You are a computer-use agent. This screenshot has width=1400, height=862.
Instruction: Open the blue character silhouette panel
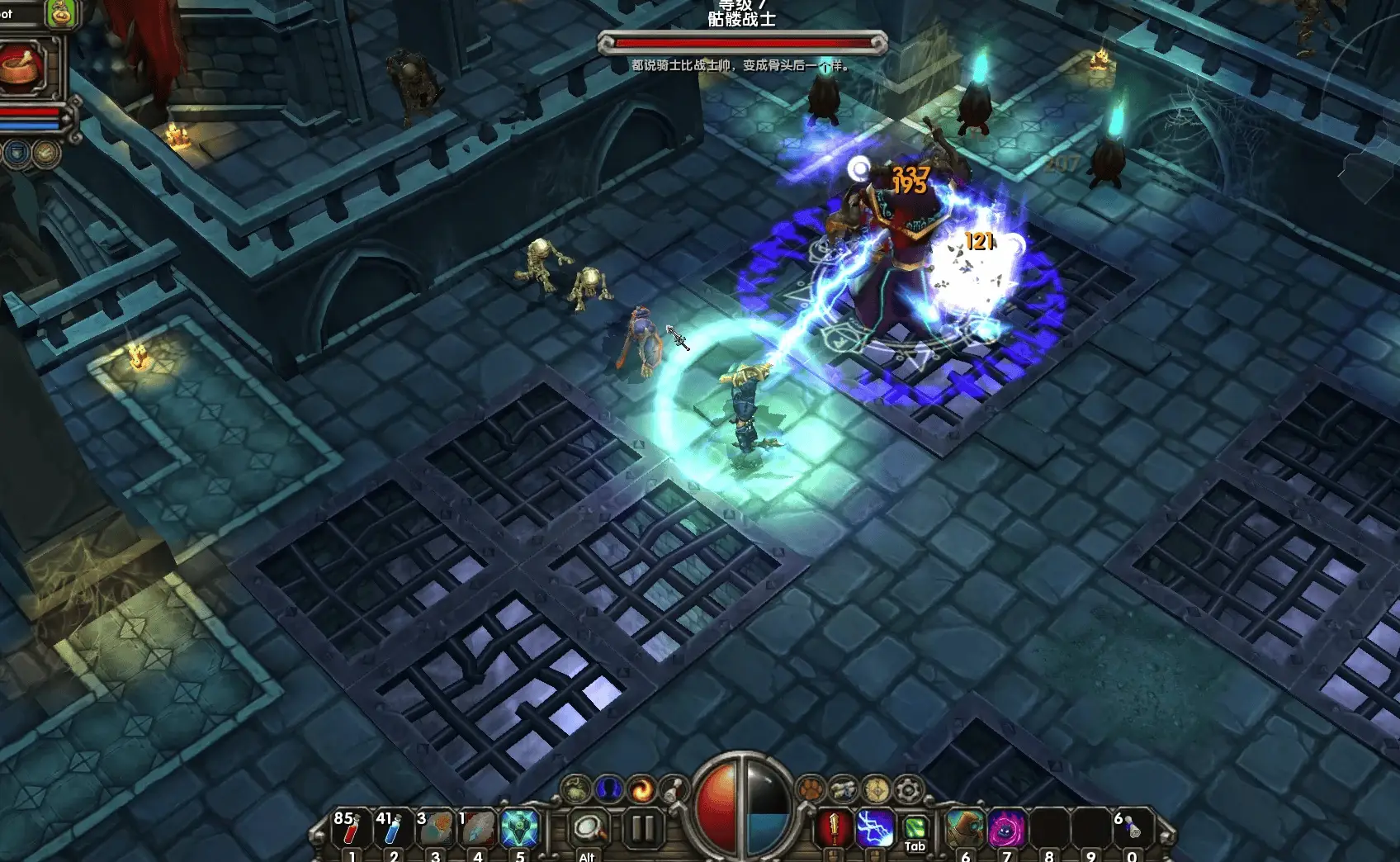click(608, 790)
